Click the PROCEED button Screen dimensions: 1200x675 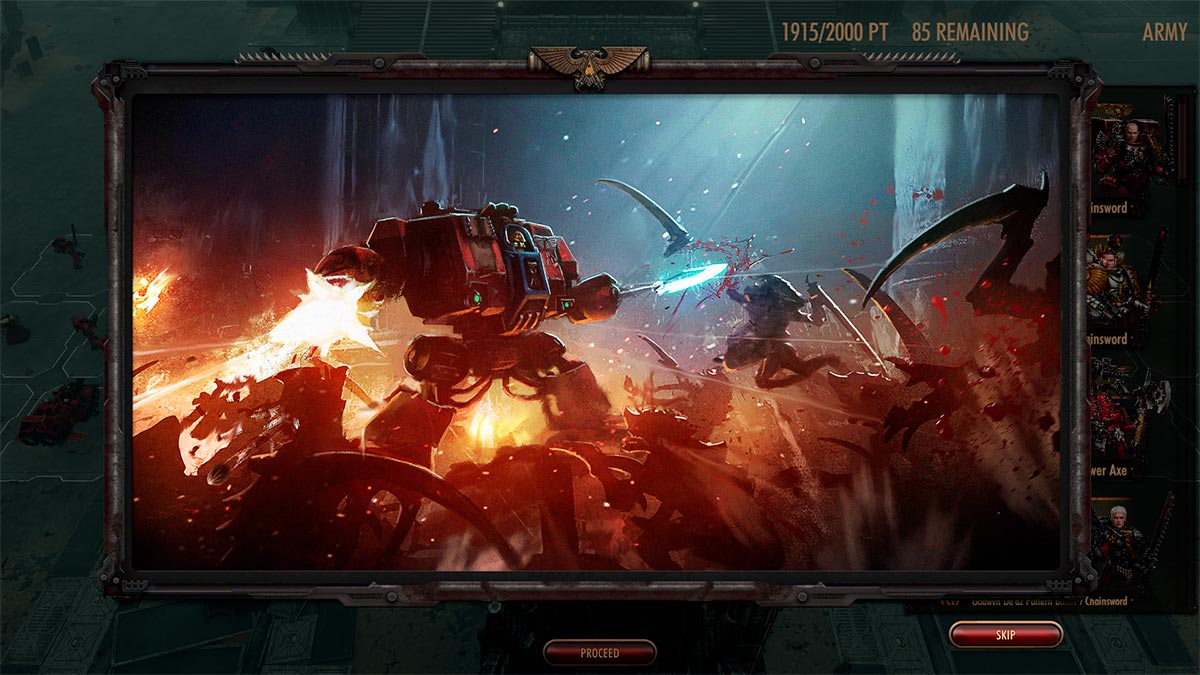pos(600,653)
